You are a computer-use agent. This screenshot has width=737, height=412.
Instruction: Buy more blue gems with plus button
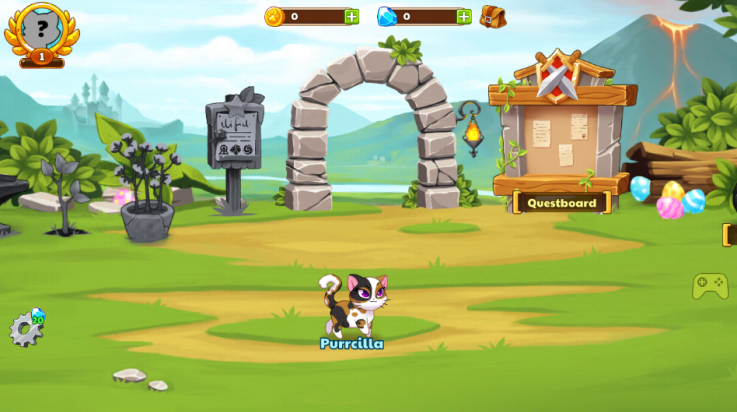(x=463, y=16)
